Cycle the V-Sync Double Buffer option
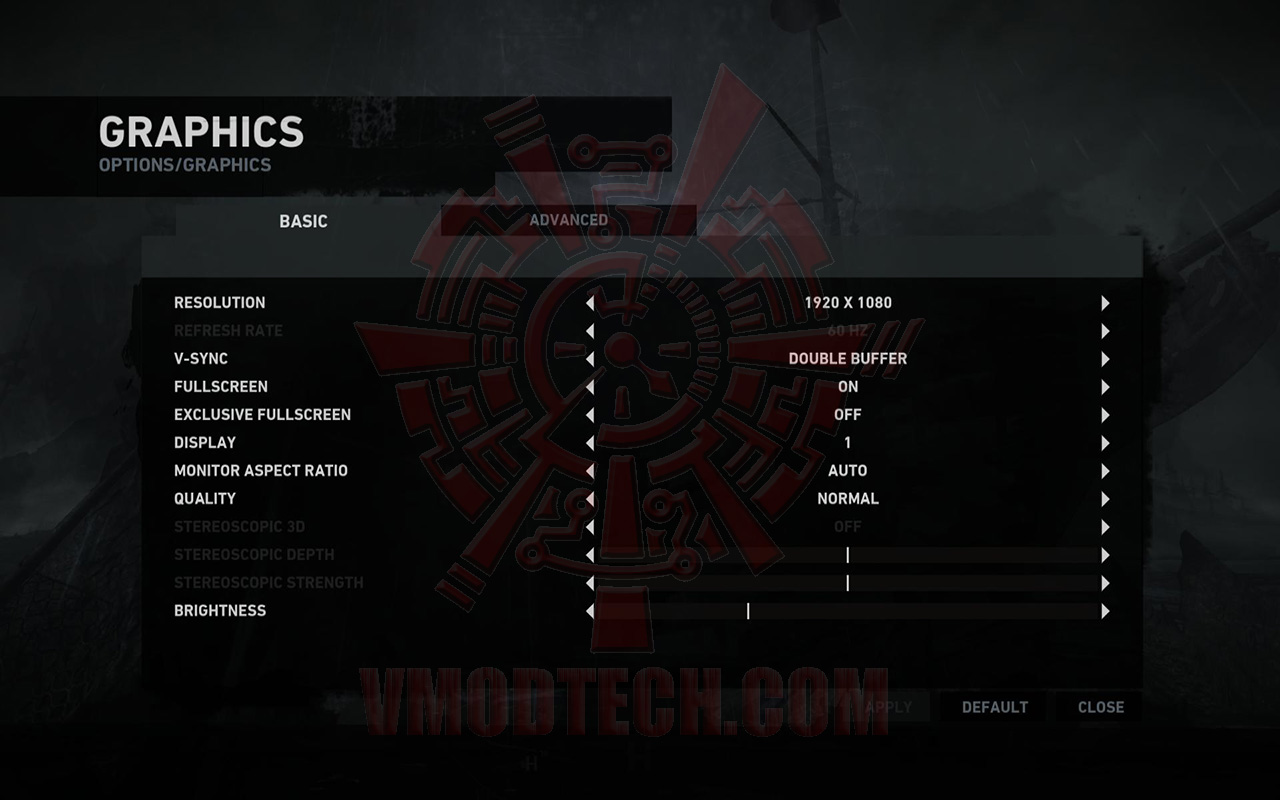Viewport: 1280px width, 800px height. click(x=1104, y=358)
